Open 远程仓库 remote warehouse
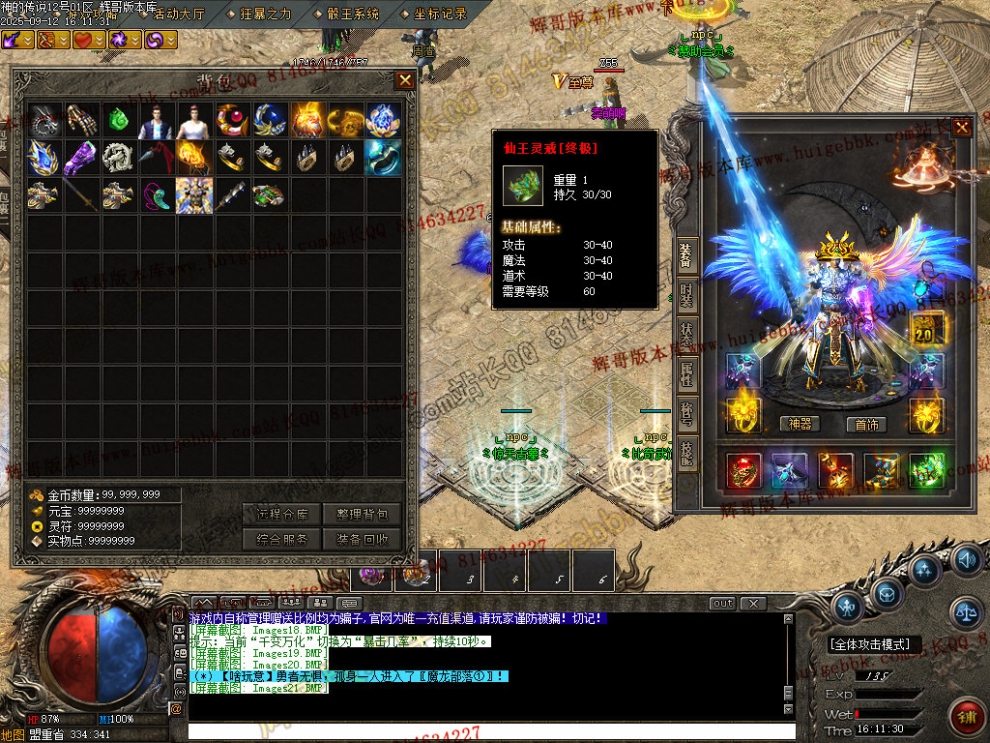This screenshot has height=743, width=990. 281,514
